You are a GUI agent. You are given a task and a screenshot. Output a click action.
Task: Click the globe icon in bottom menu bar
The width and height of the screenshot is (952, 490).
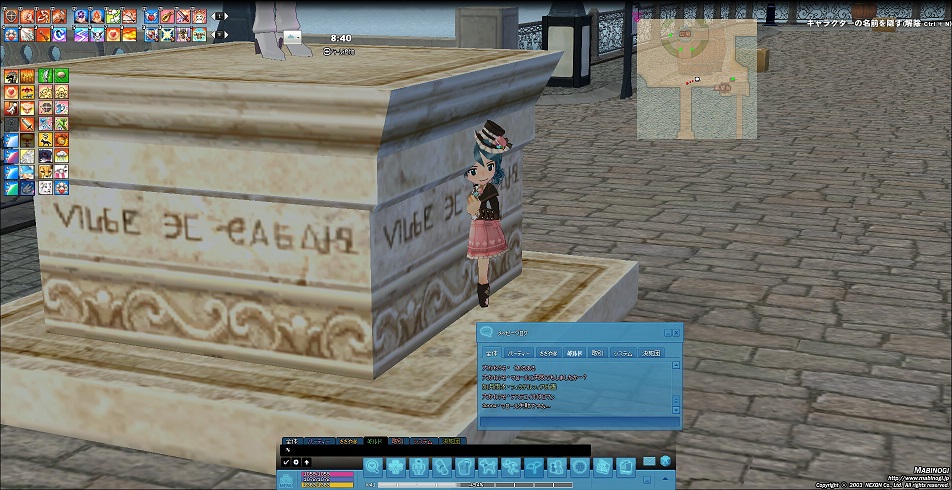pos(580,467)
